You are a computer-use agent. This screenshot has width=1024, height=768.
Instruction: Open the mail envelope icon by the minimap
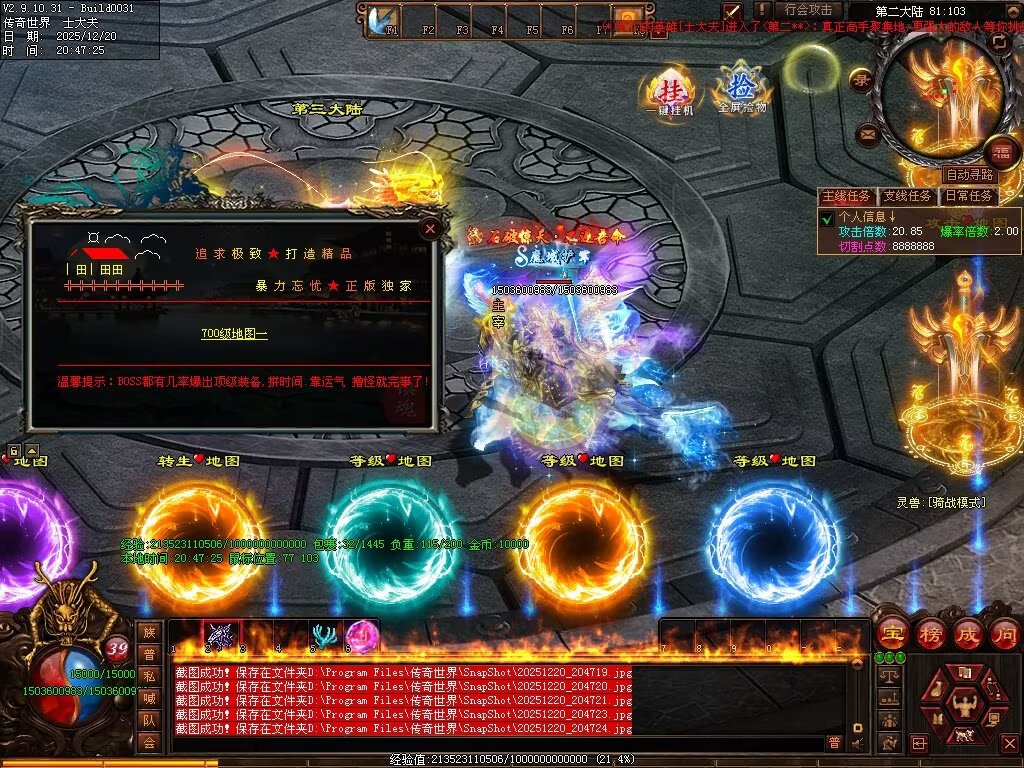(867, 133)
